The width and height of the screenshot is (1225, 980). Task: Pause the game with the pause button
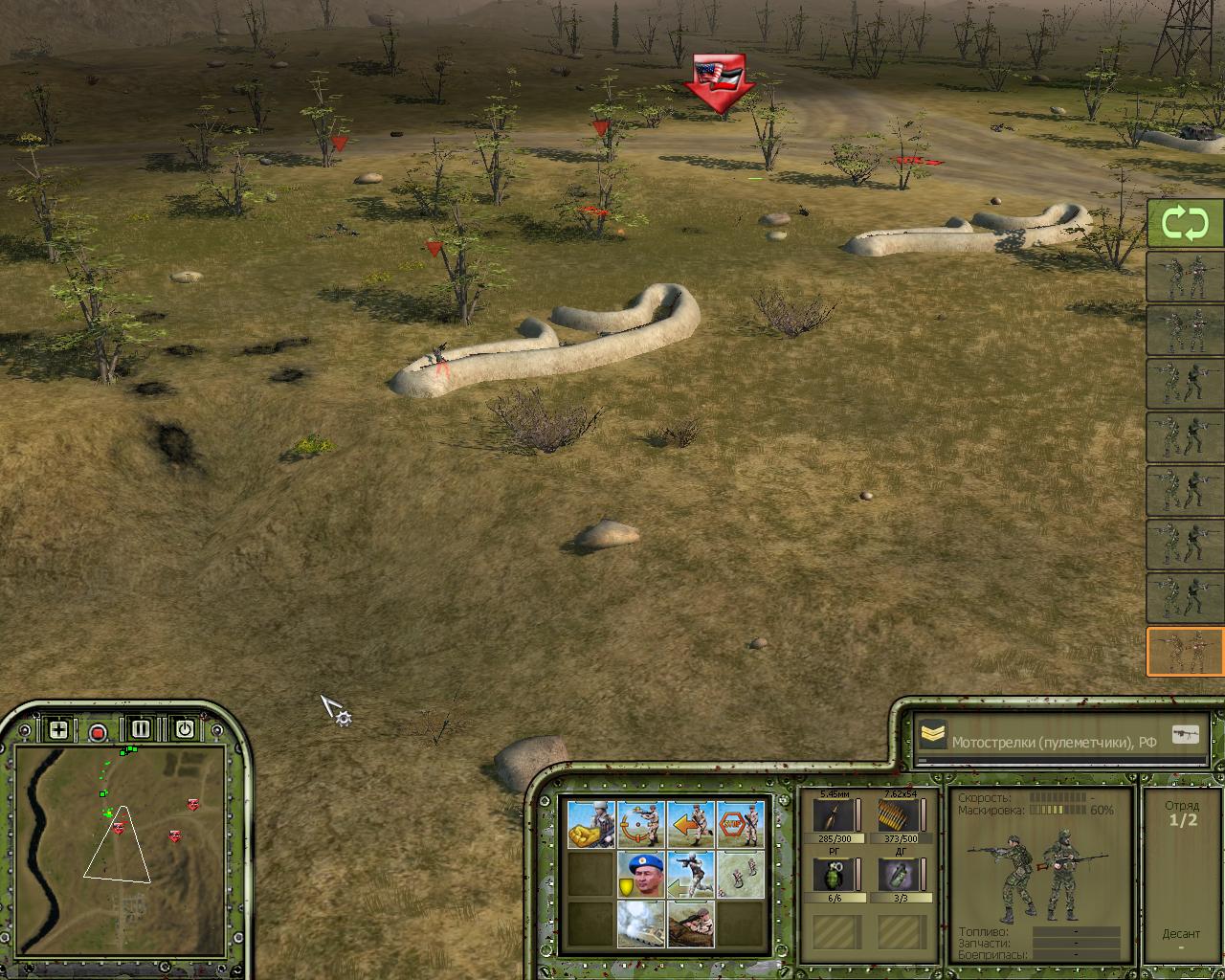141,730
